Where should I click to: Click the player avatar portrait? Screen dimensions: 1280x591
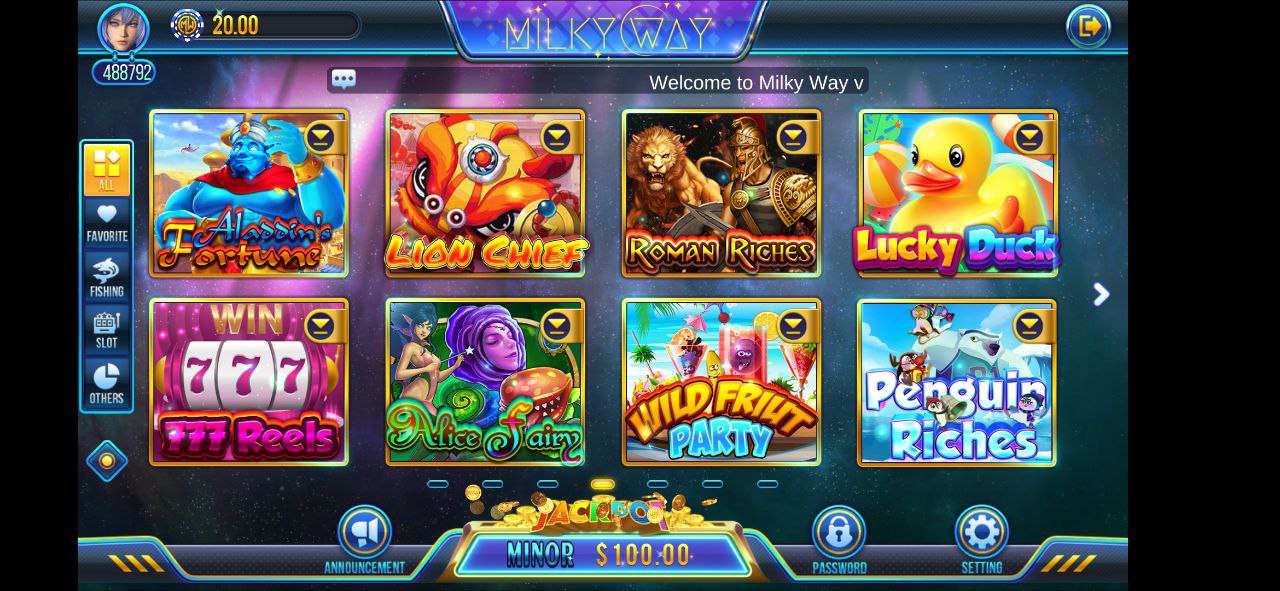click(x=123, y=29)
